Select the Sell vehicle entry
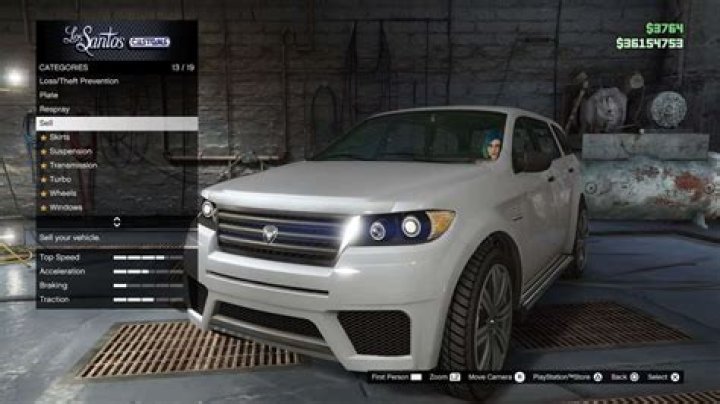The width and height of the screenshot is (720, 404). click(46, 122)
